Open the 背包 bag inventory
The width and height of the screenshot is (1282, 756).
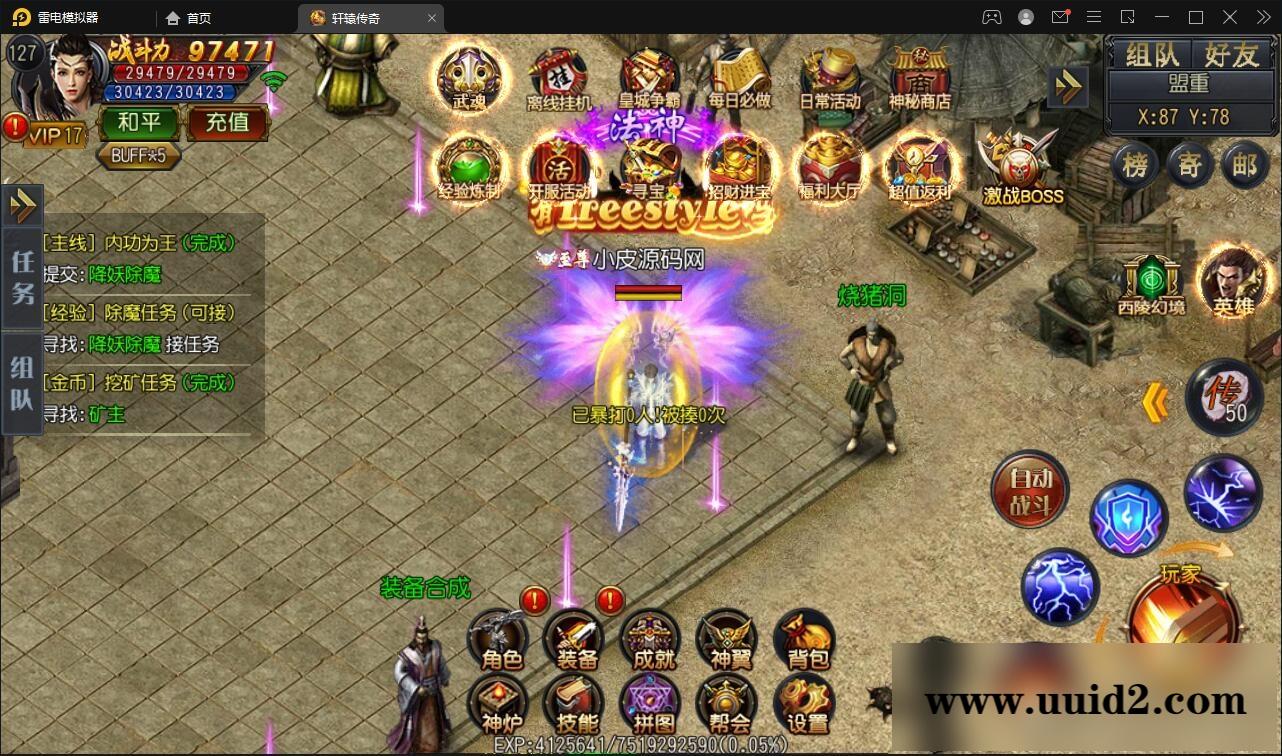pos(807,640)
